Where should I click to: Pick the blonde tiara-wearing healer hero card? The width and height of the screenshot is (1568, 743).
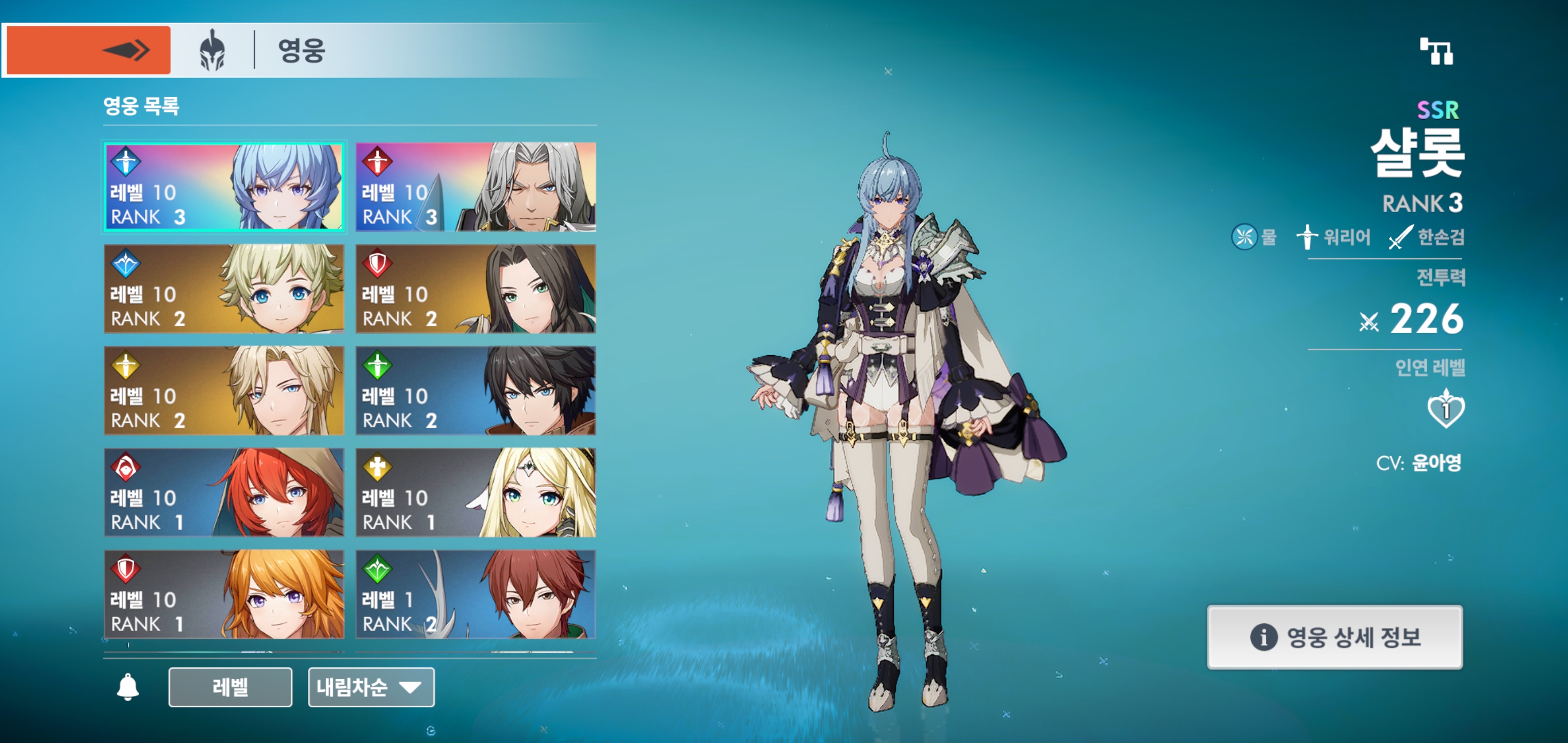click(476, 492)
